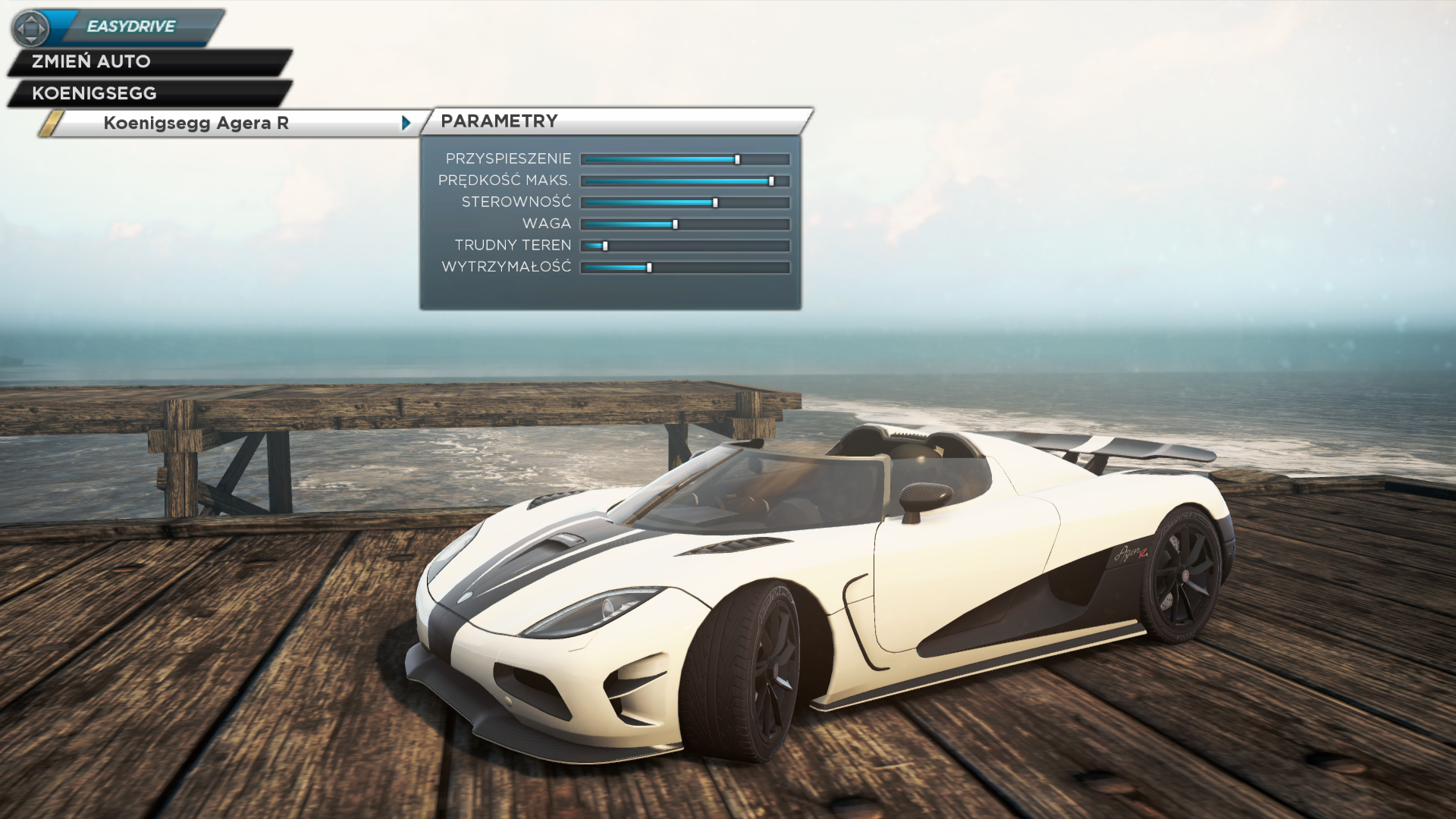Select the Koenigsegg Agera R car
Viewport: 1456px width, 819px height.
(x=196, y=123)
